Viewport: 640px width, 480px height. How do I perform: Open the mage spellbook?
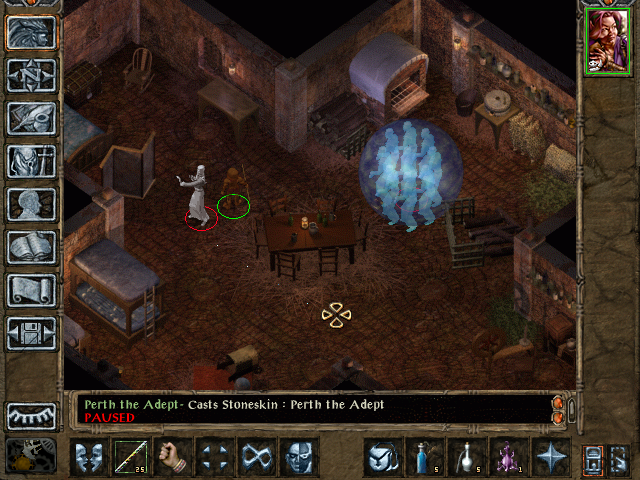31,247
